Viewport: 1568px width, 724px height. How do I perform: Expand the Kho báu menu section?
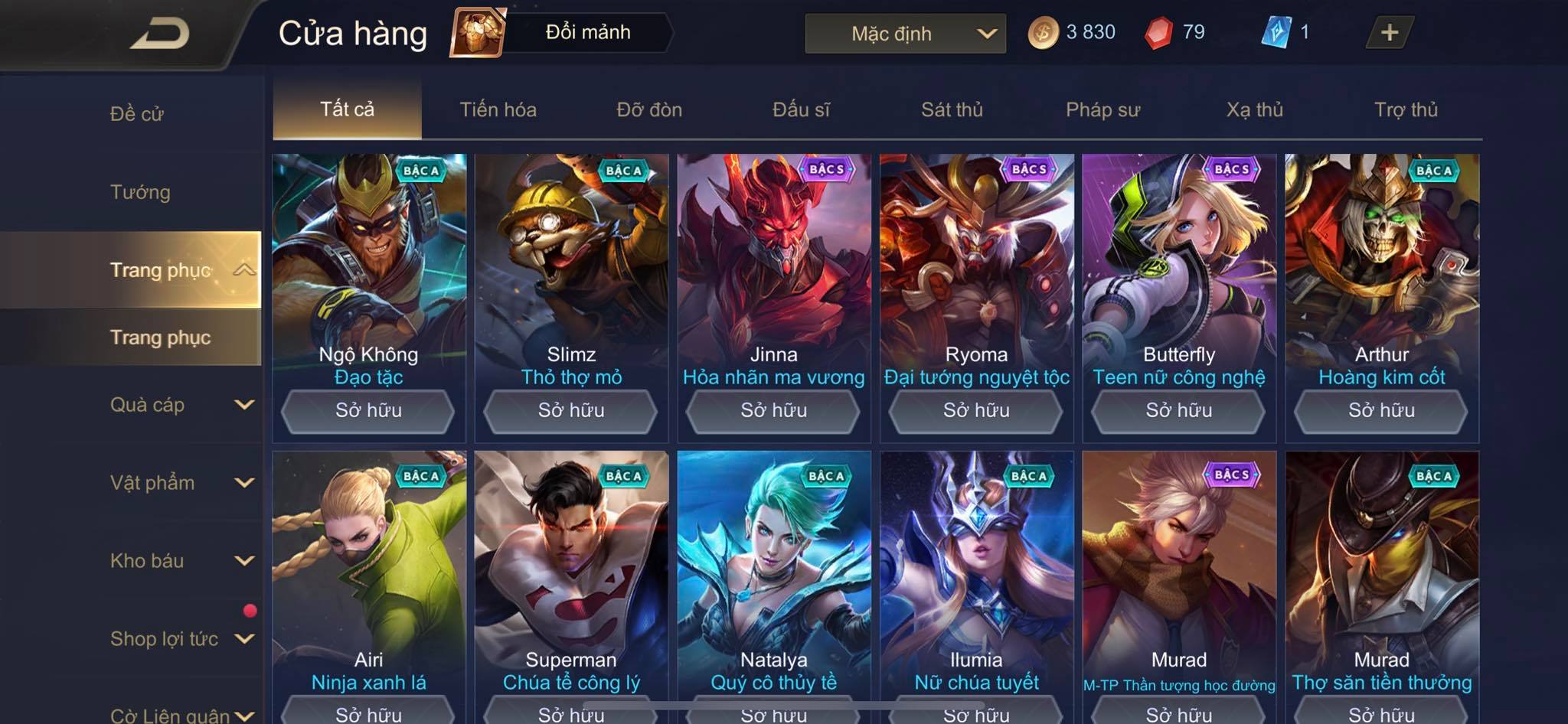pyautogui.click(x=181, y=561)
